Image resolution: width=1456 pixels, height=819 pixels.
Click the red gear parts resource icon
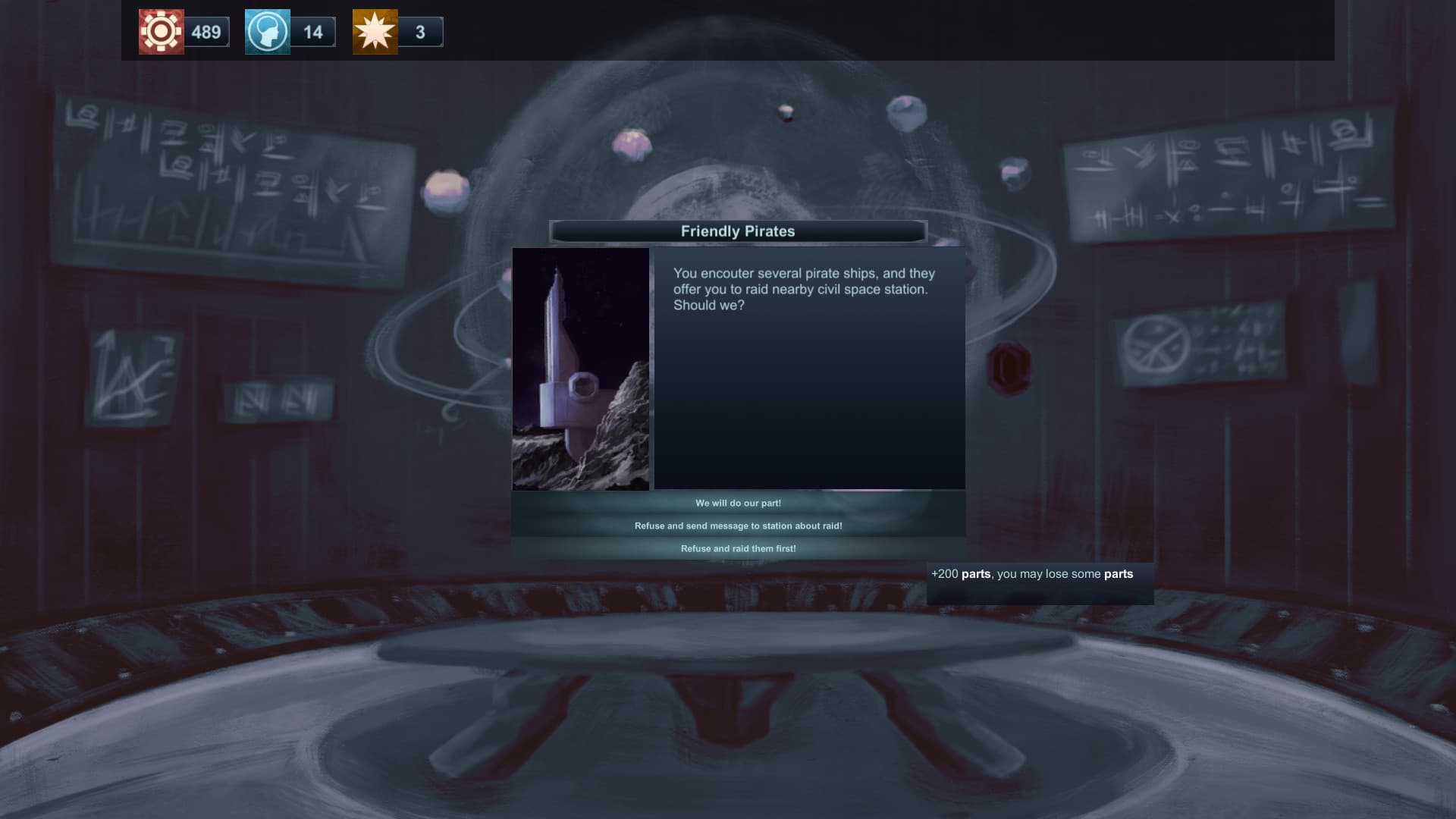(x=160, y=32)
